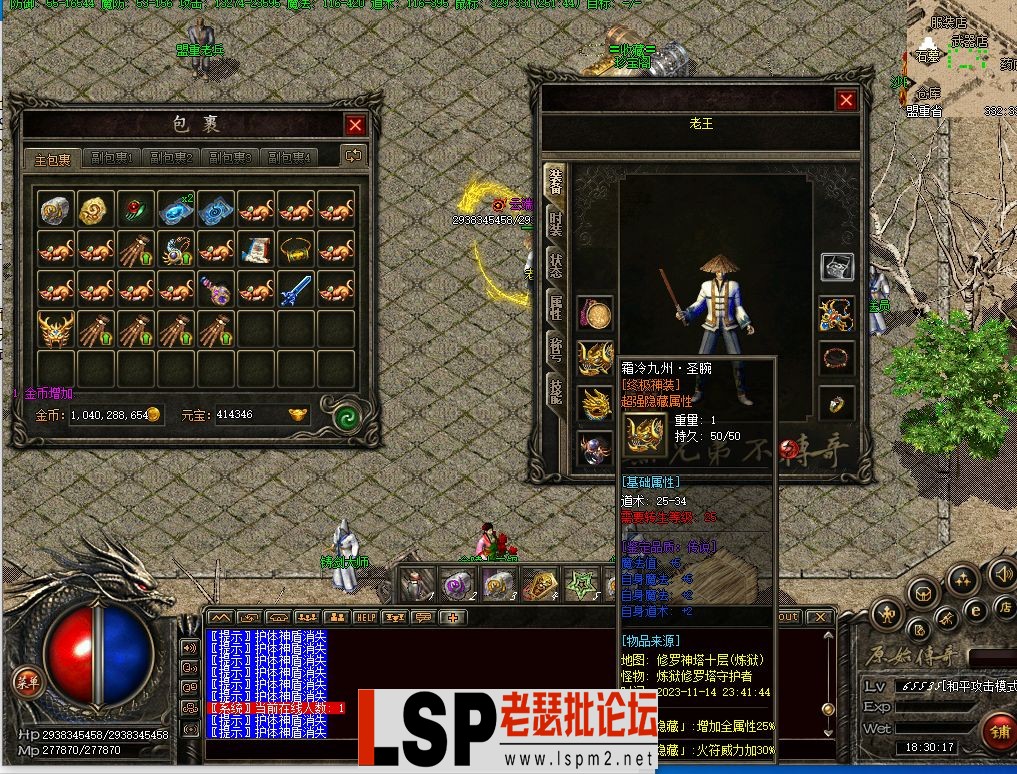Choose the scroll item in the bag
Viewport: 1017px width, 774px height.
point(256,250)
